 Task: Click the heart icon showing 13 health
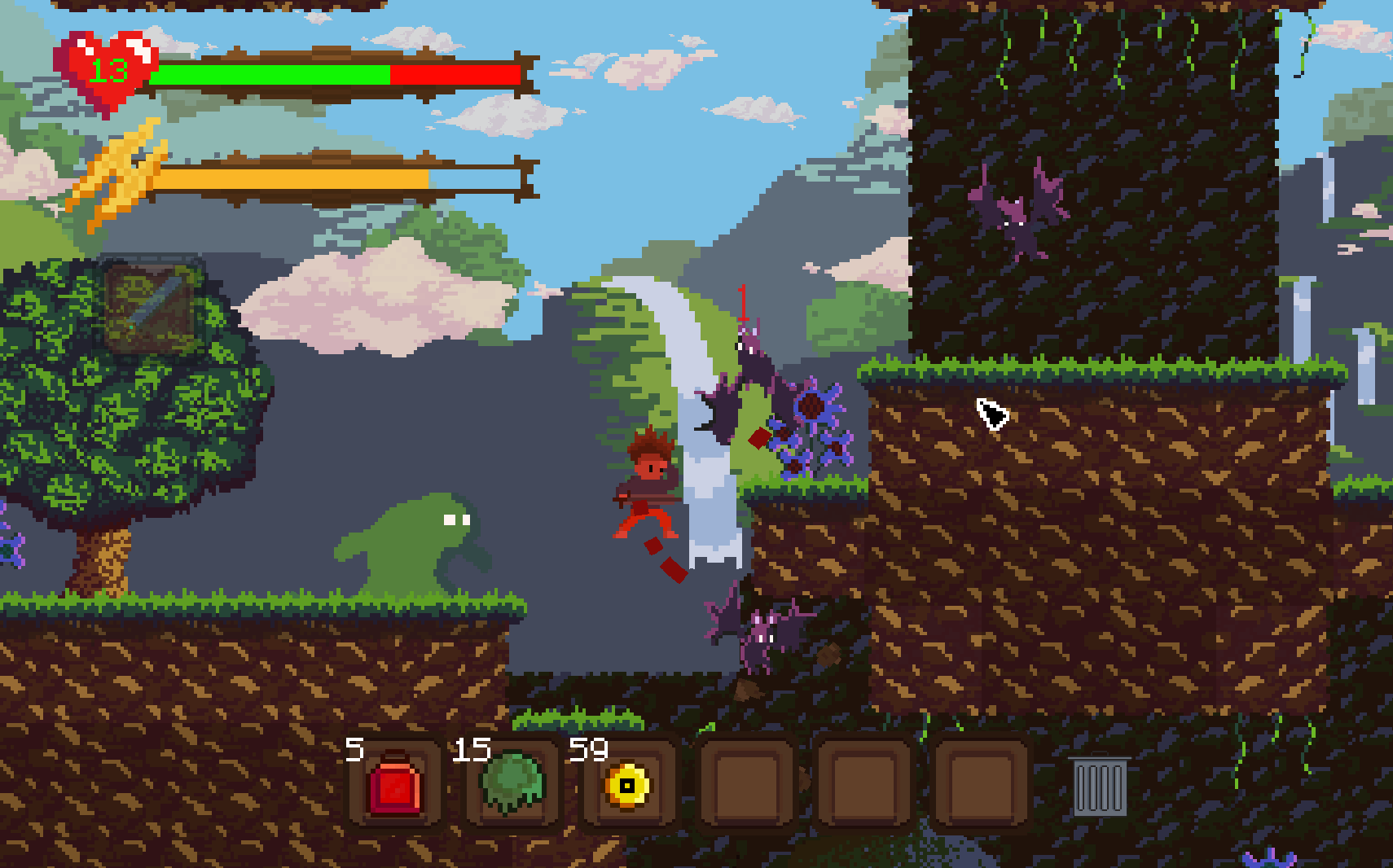pyautogui.click(x=104, y=68)
